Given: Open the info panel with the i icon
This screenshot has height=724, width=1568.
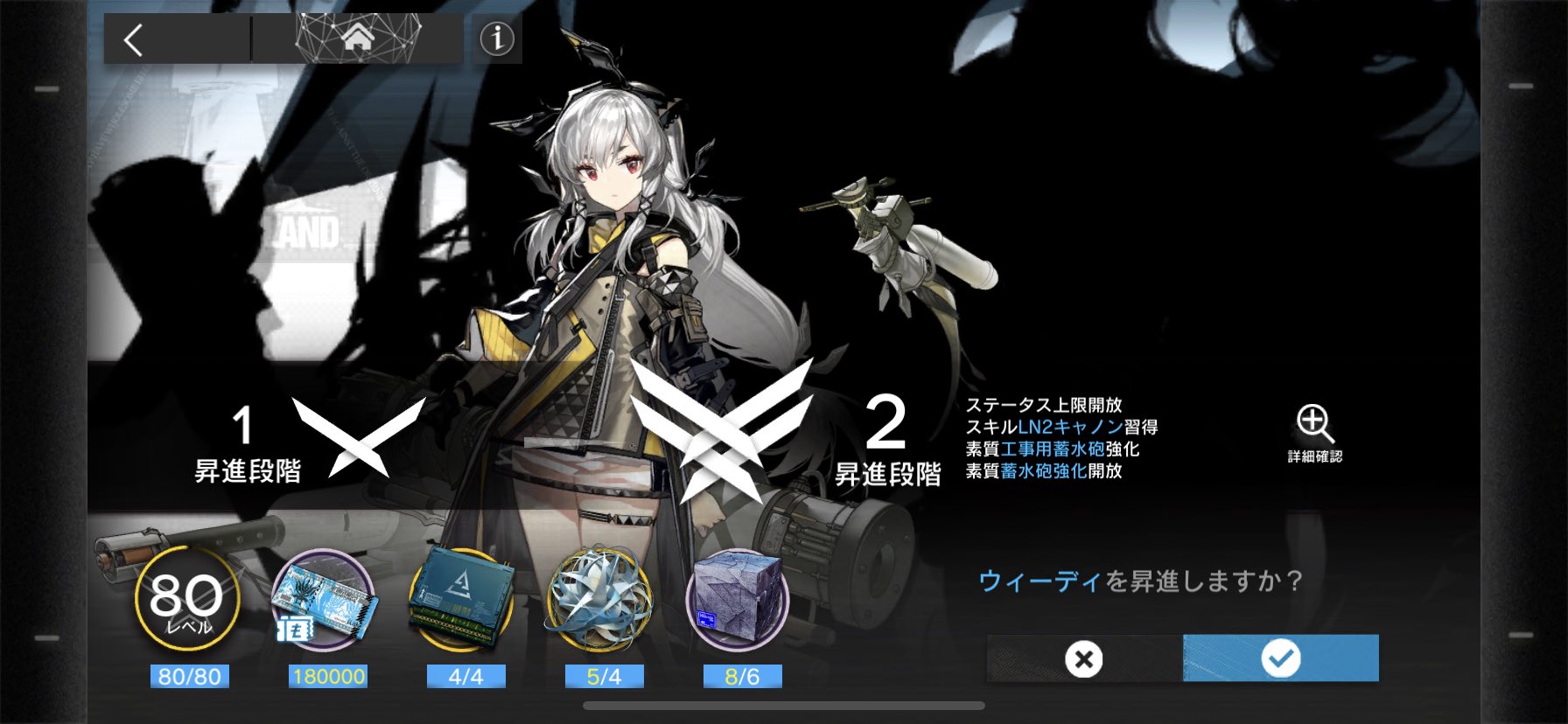Looking at the screenshot, I should (x=495, y=38).
